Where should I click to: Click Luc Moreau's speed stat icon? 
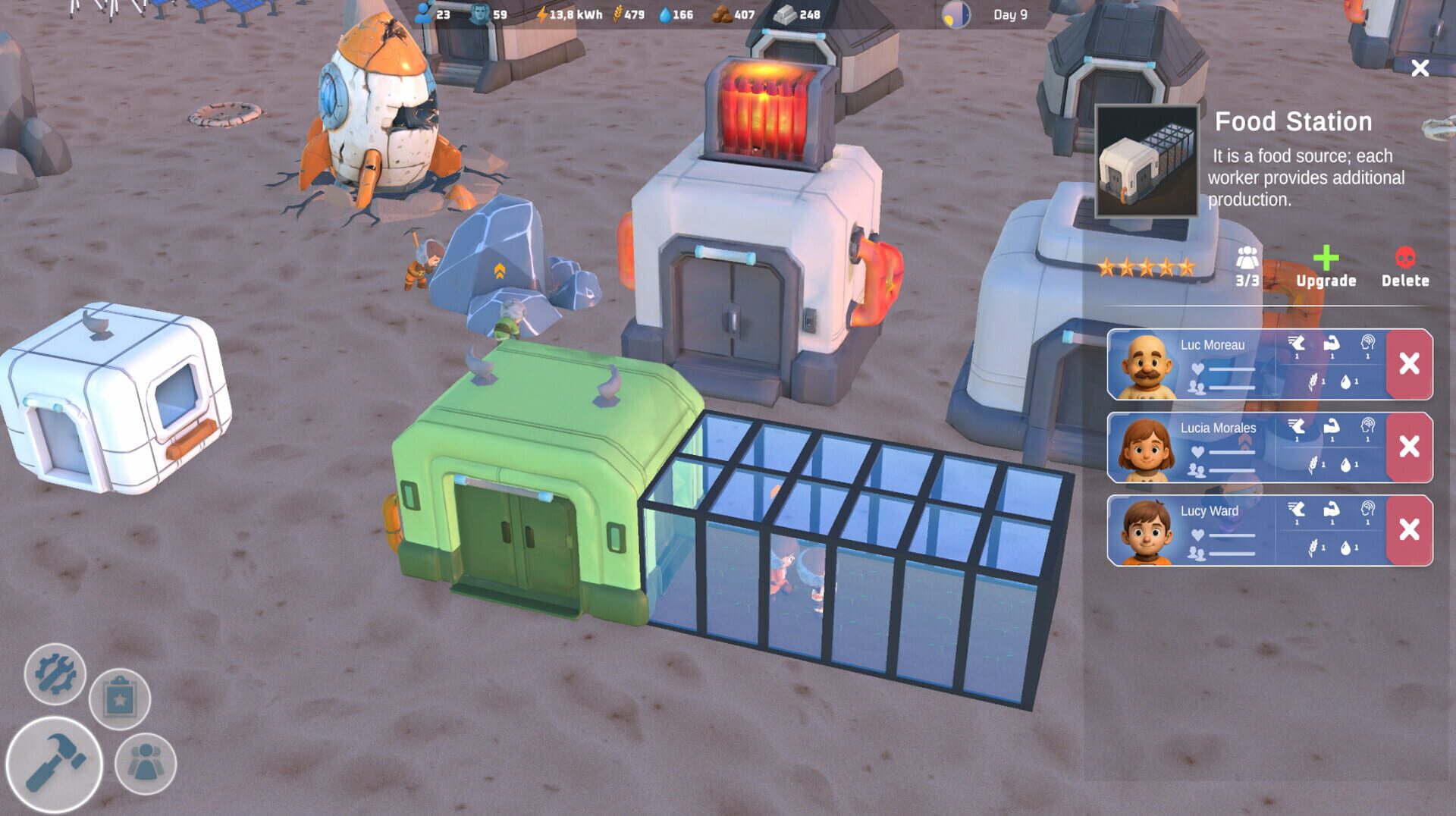[1297, 344]
